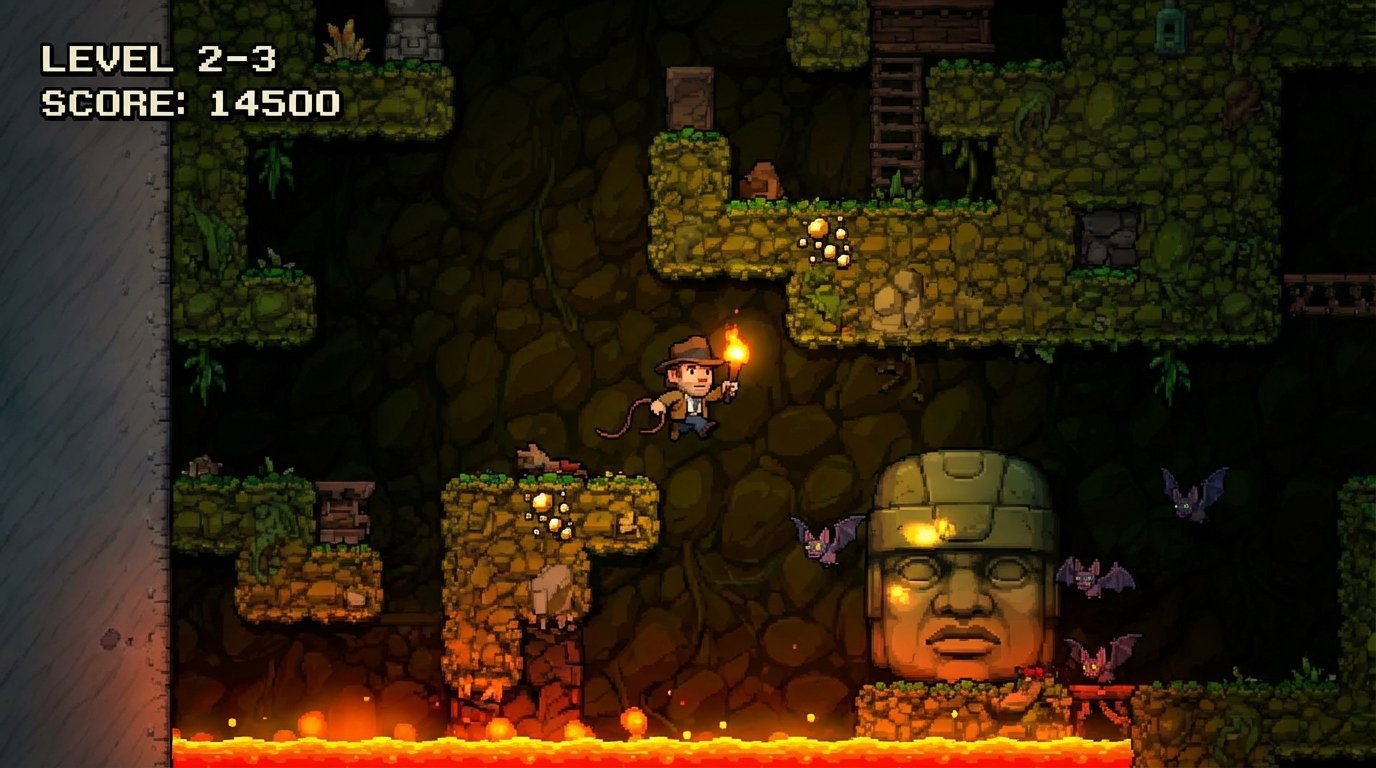Screen dimensions: 1376x768
Task: Select the brown pot on the ledge
Action: tap(762, 182)
